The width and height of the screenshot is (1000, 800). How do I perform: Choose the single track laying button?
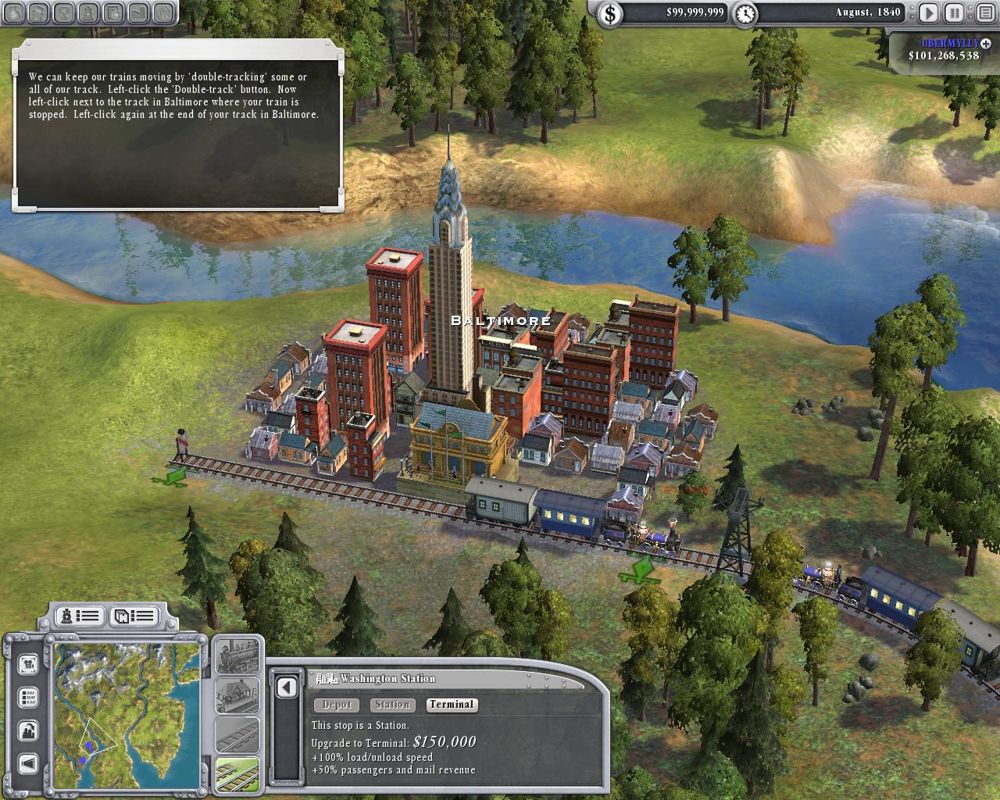click(237, 735)
